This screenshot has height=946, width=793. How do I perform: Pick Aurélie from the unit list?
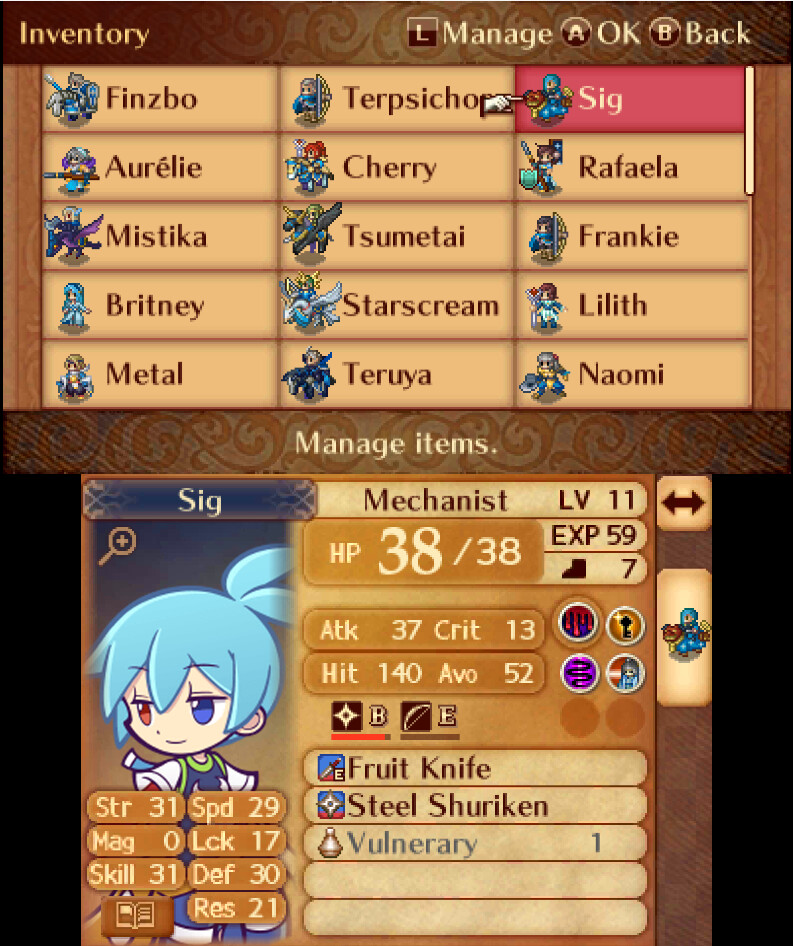[160, 167]
